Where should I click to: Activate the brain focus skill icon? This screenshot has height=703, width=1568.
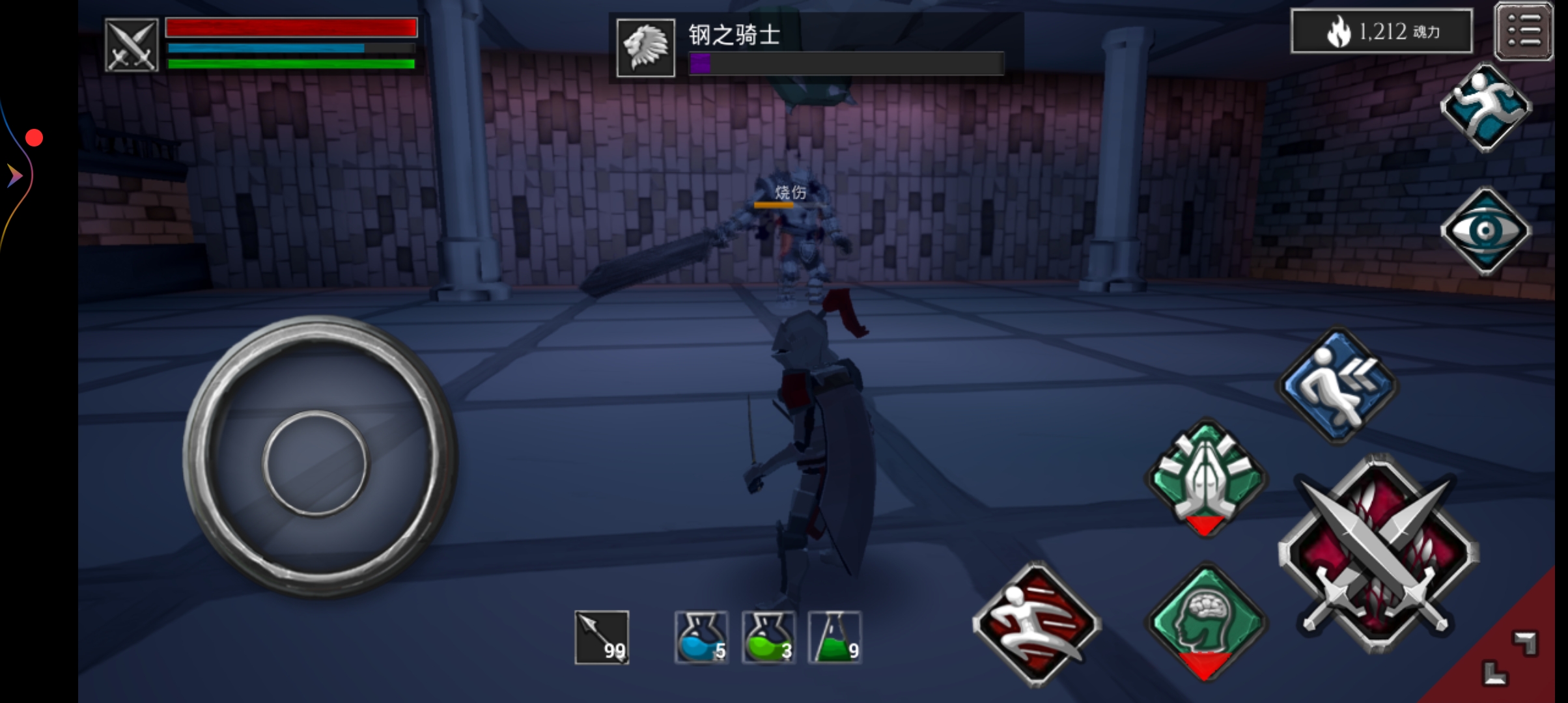[1209, 625]
